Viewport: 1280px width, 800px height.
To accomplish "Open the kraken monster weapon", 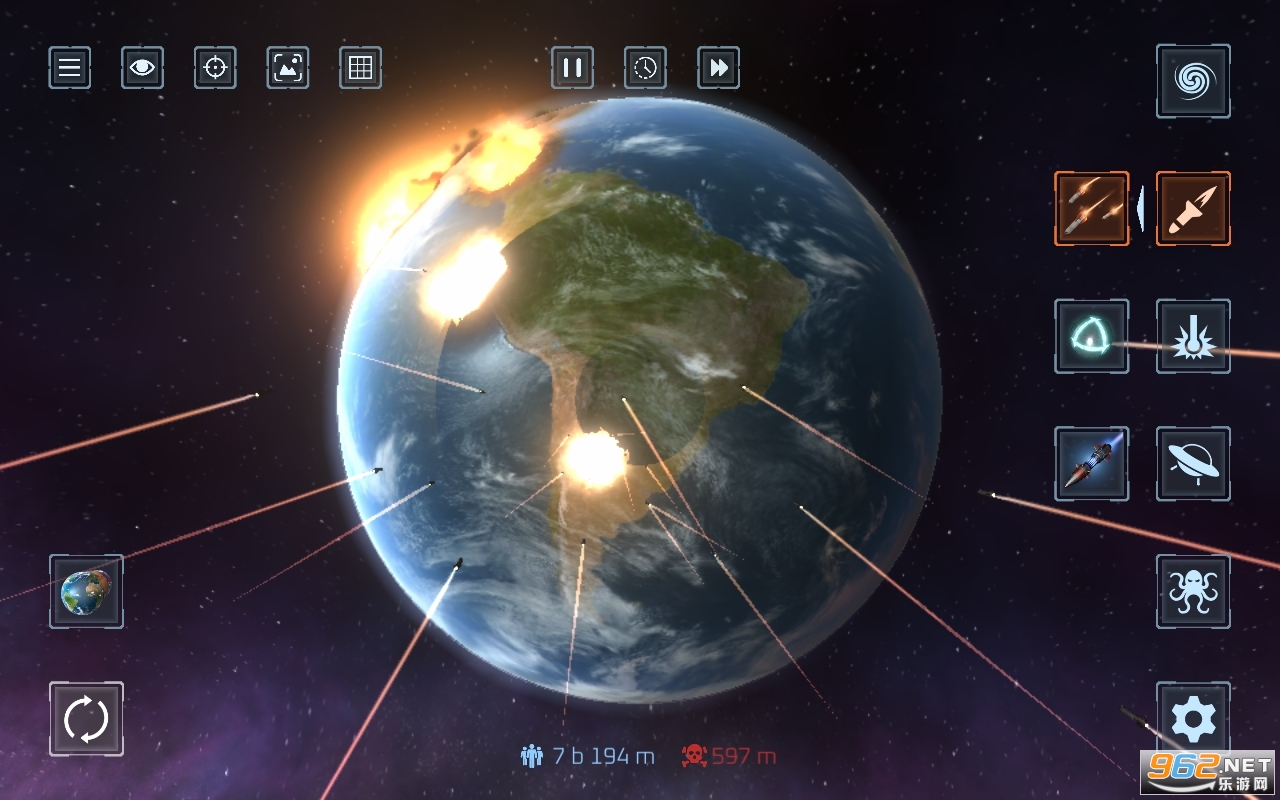I will pyautogui.click(x=1192, y=594).
